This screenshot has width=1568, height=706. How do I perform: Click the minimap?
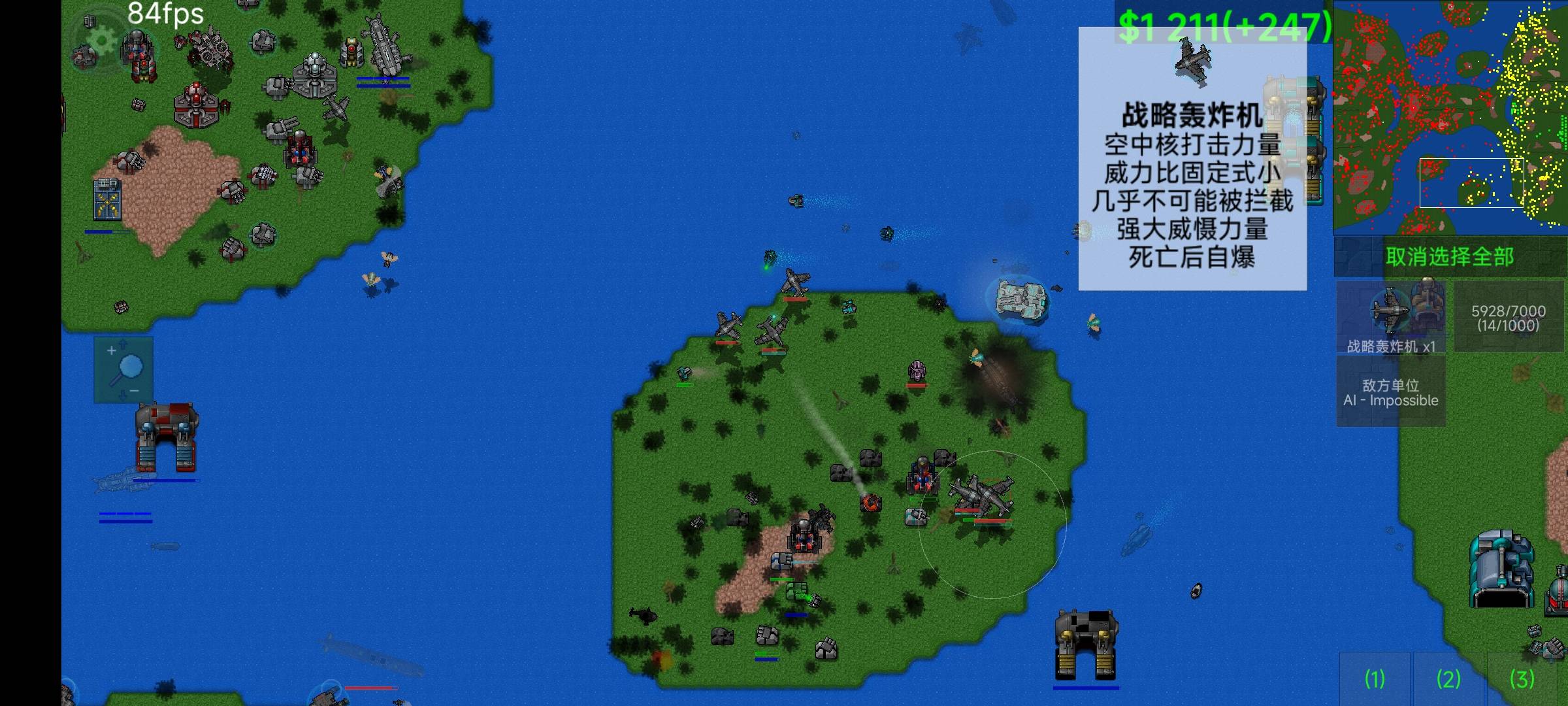coord(1450,118)
